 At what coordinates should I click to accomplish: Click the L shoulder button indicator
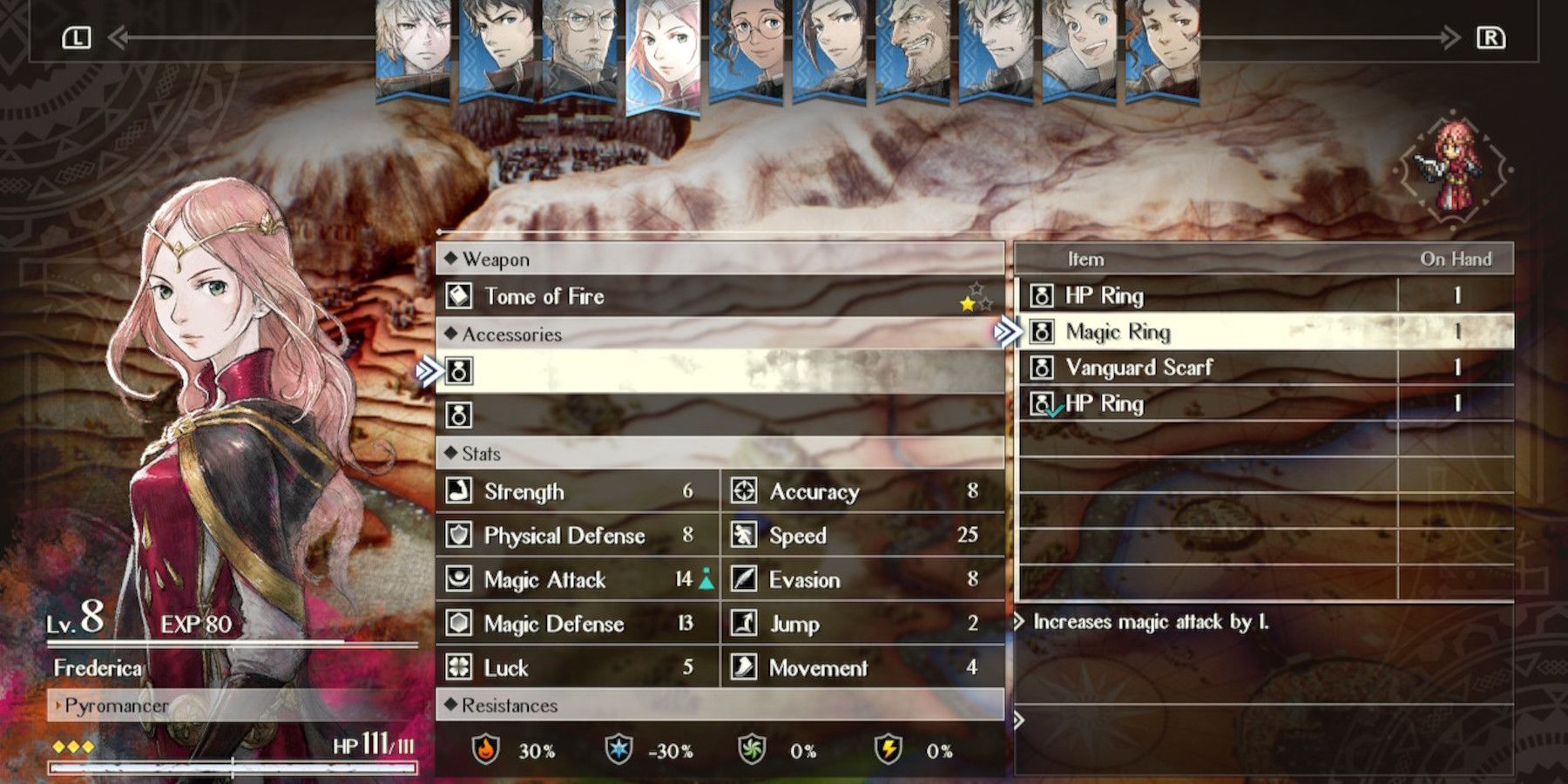[x=78, y=37]
